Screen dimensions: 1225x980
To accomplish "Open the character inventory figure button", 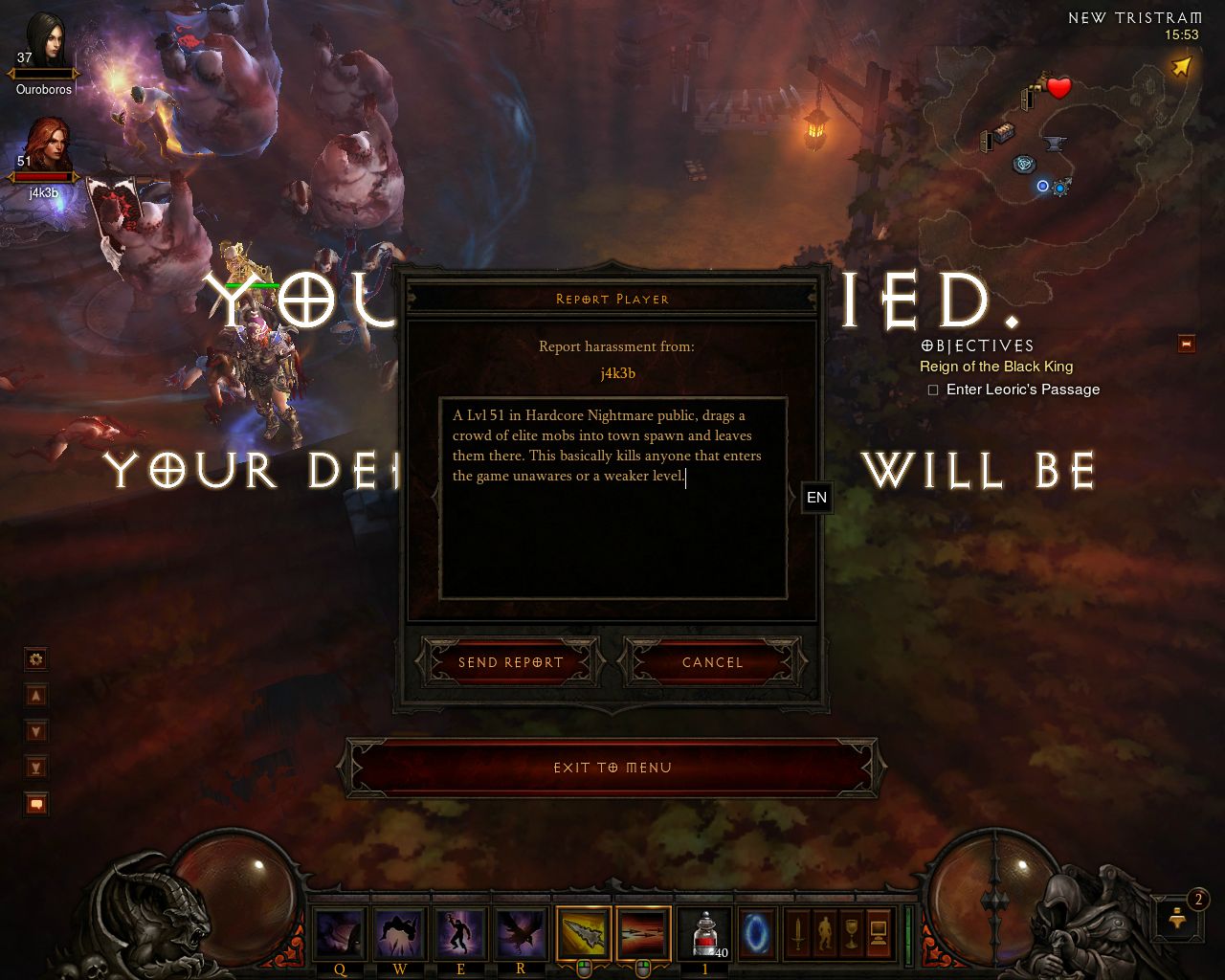I will 824,932.
